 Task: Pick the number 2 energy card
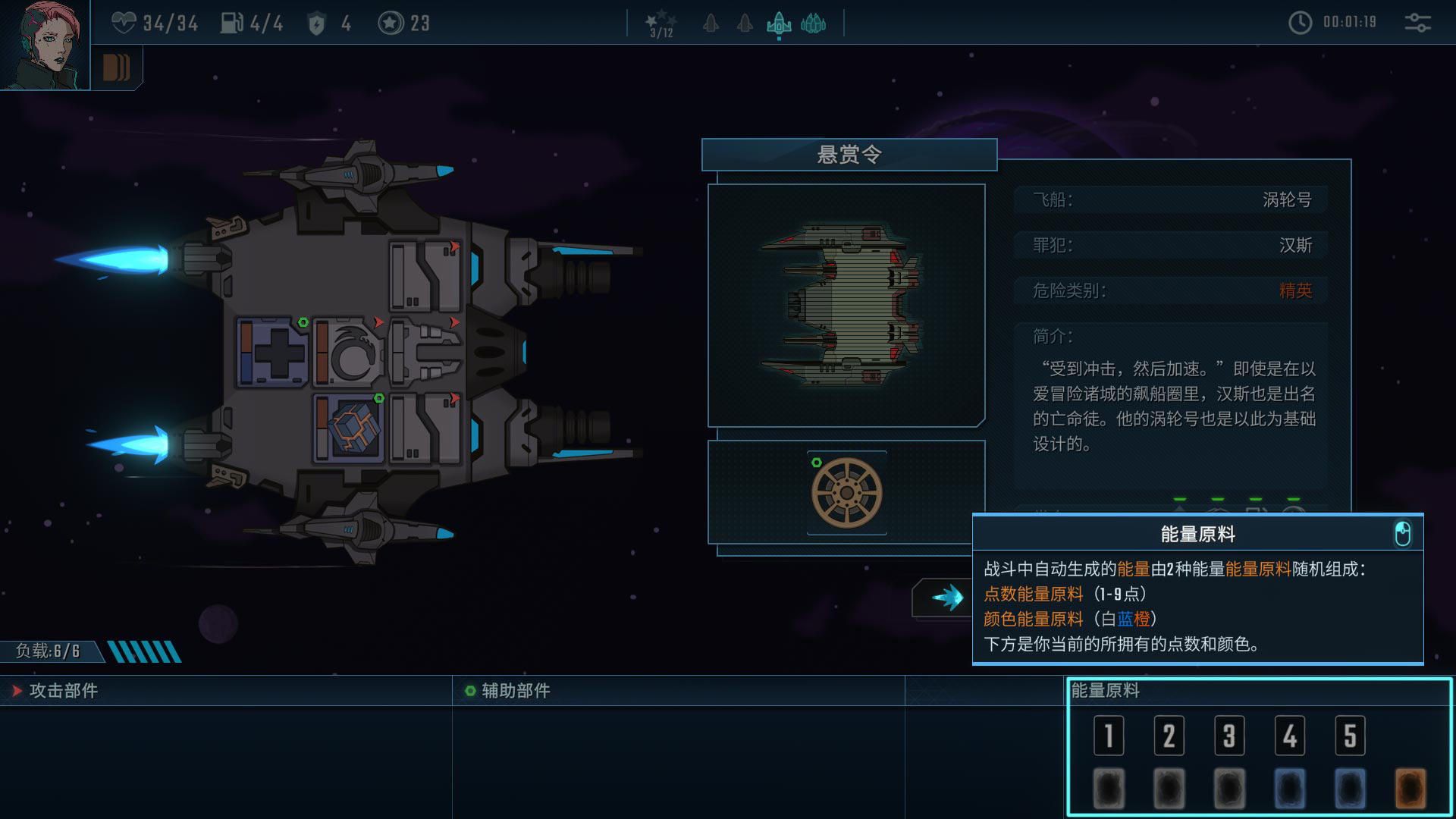[x=1169, y=736]
